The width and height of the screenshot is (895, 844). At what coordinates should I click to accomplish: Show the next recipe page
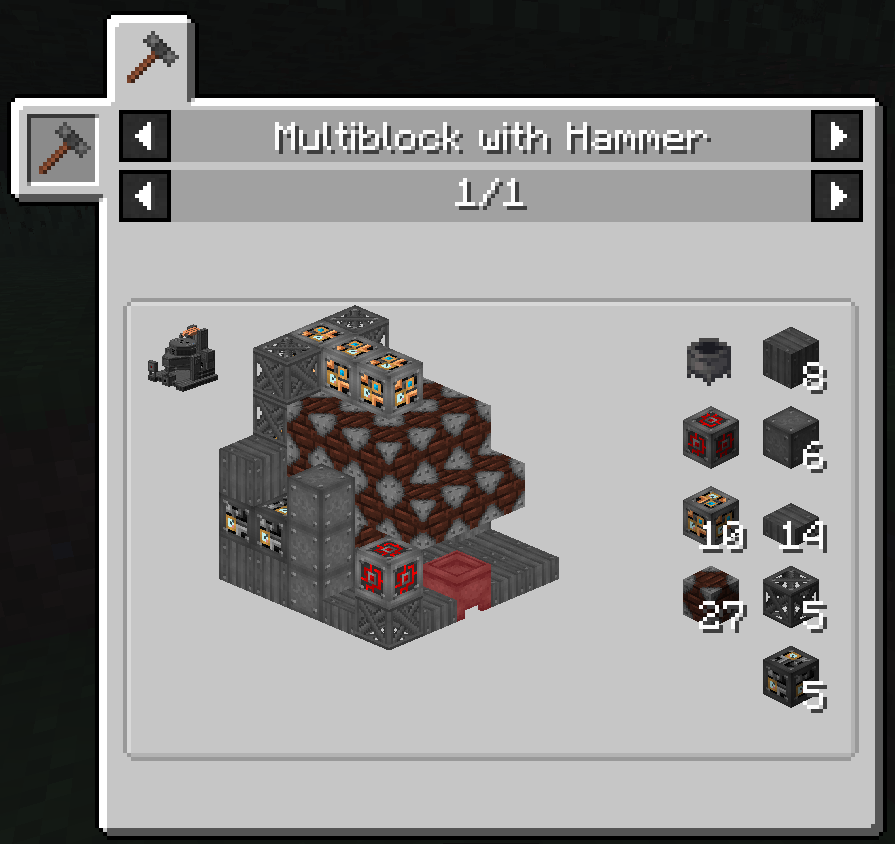(x=837, y=195)
